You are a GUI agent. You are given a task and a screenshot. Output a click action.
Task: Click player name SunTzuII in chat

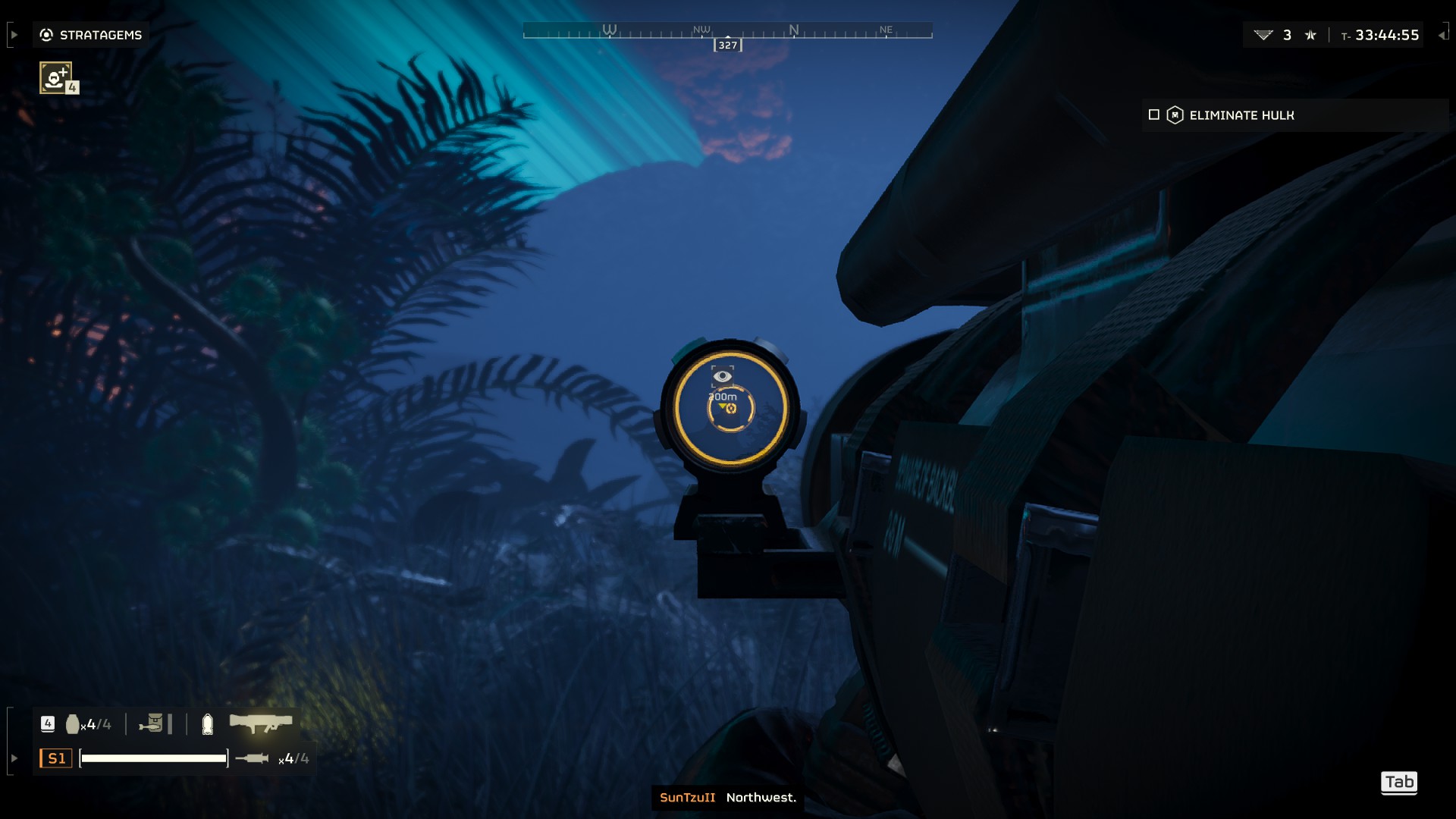coord(689,798)
